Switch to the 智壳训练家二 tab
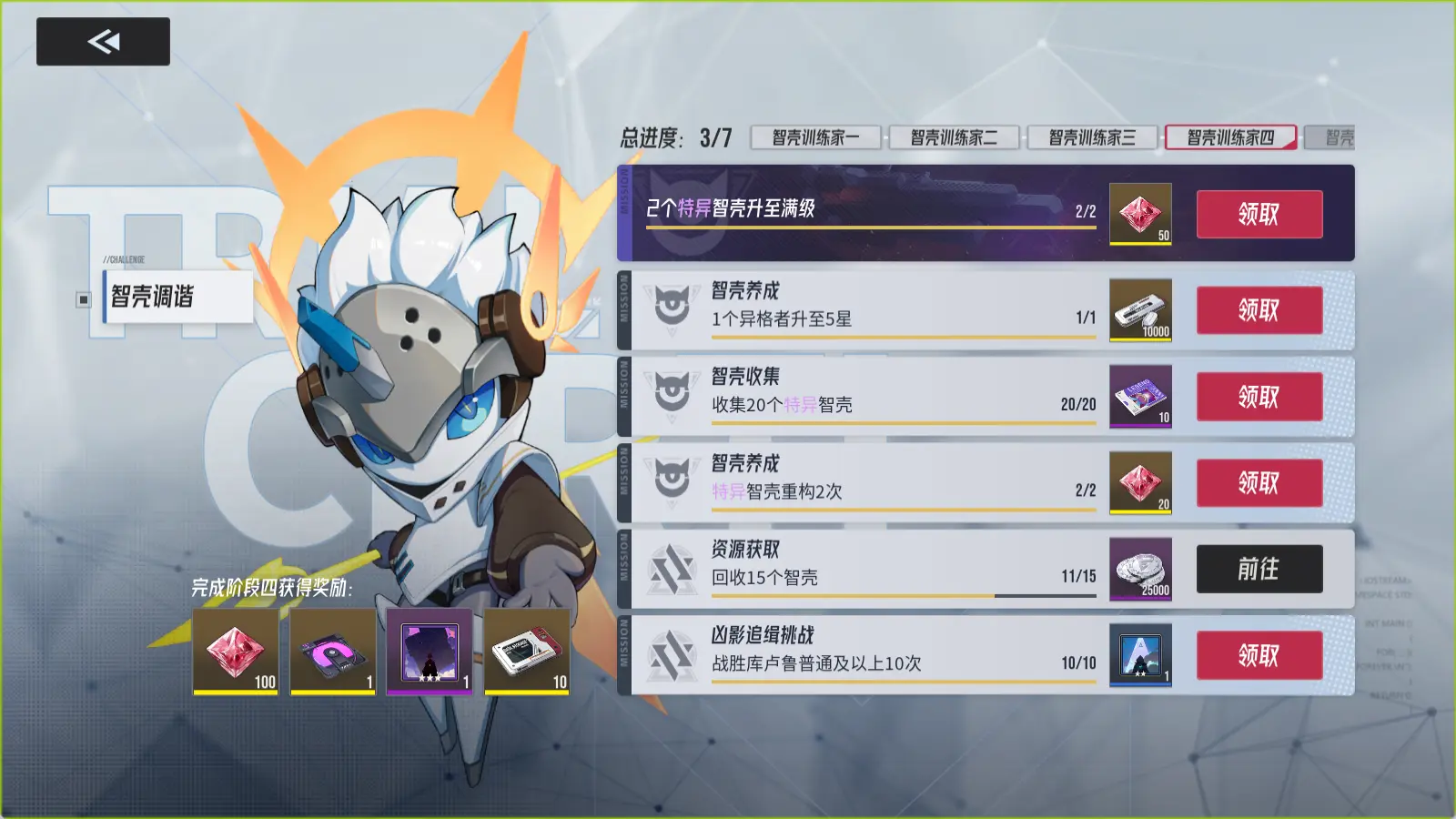This screenshot has width=1456, height=819. click(954, 137)
